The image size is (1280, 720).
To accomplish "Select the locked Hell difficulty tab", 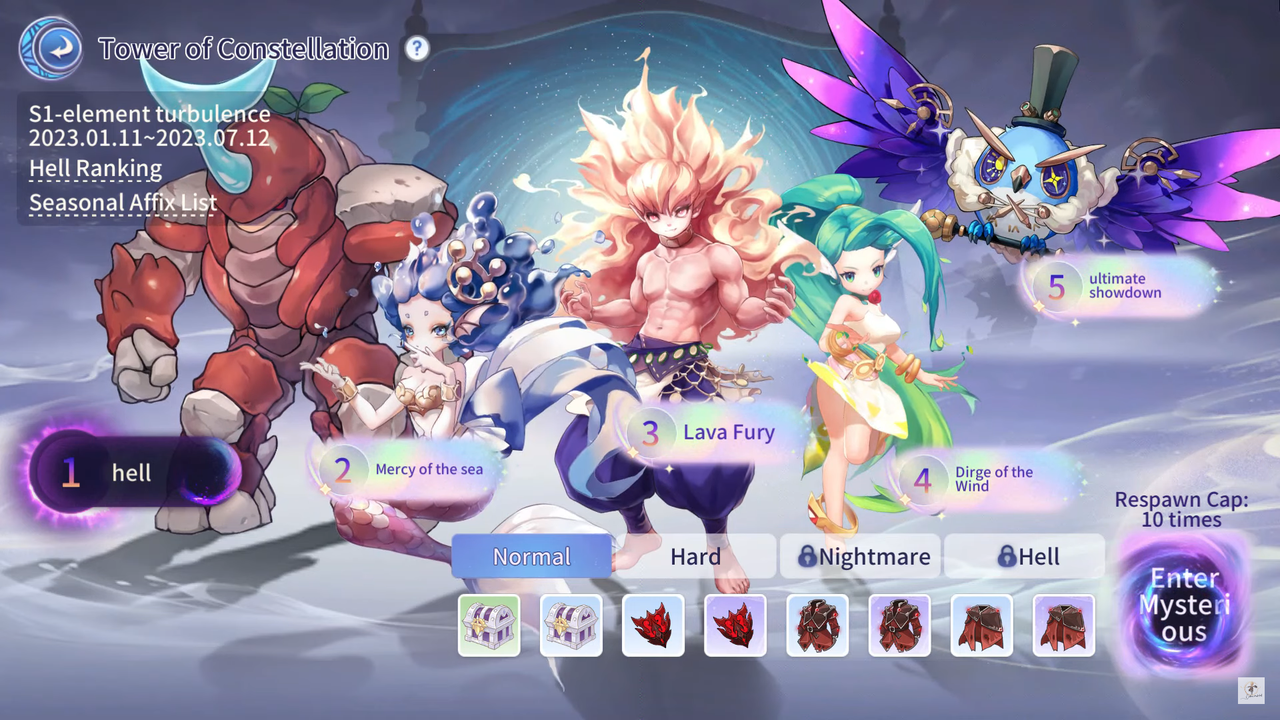I will (1024, 556).
